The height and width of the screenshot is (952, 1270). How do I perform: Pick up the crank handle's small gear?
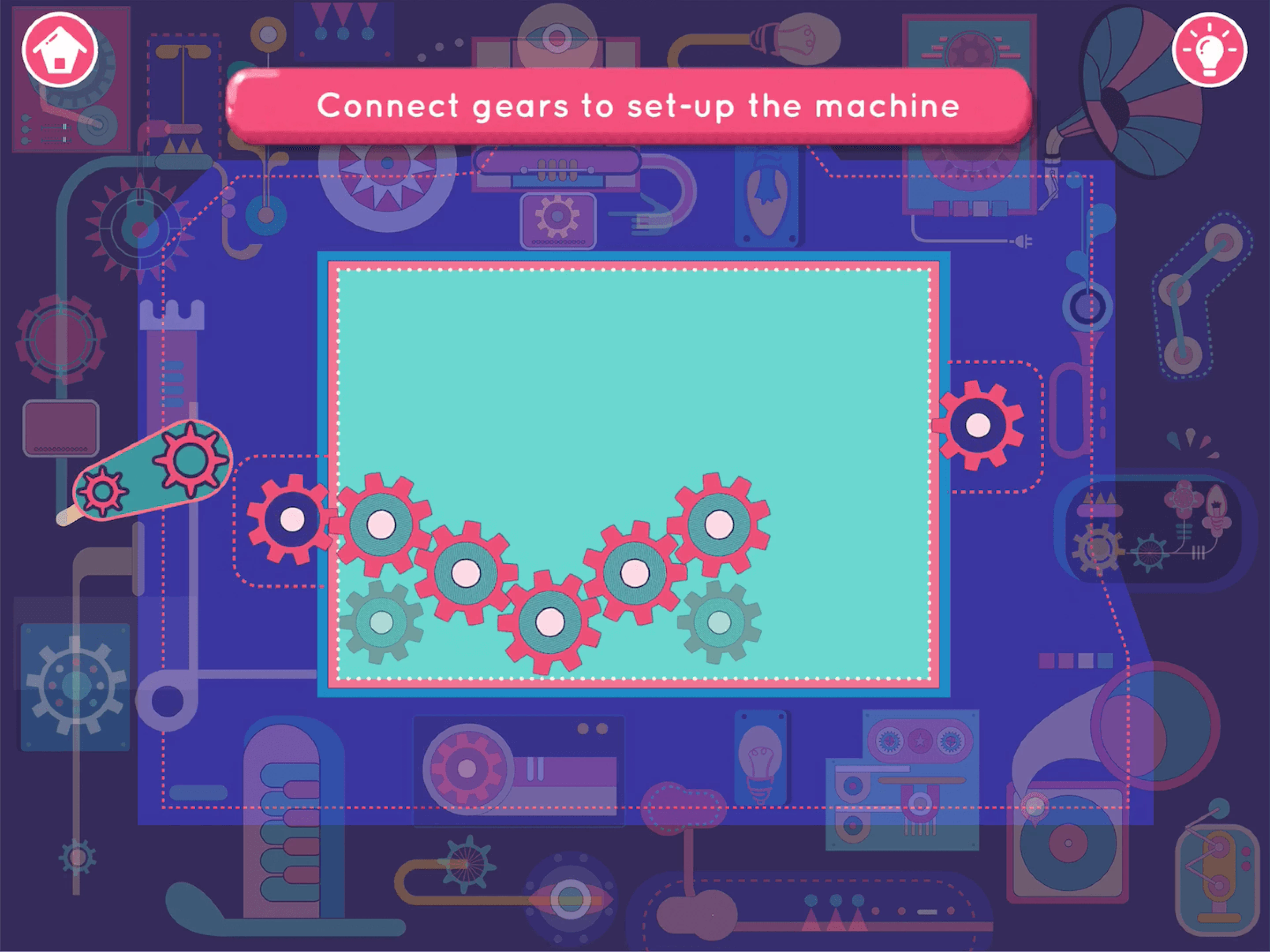click(x=103, y=491)
